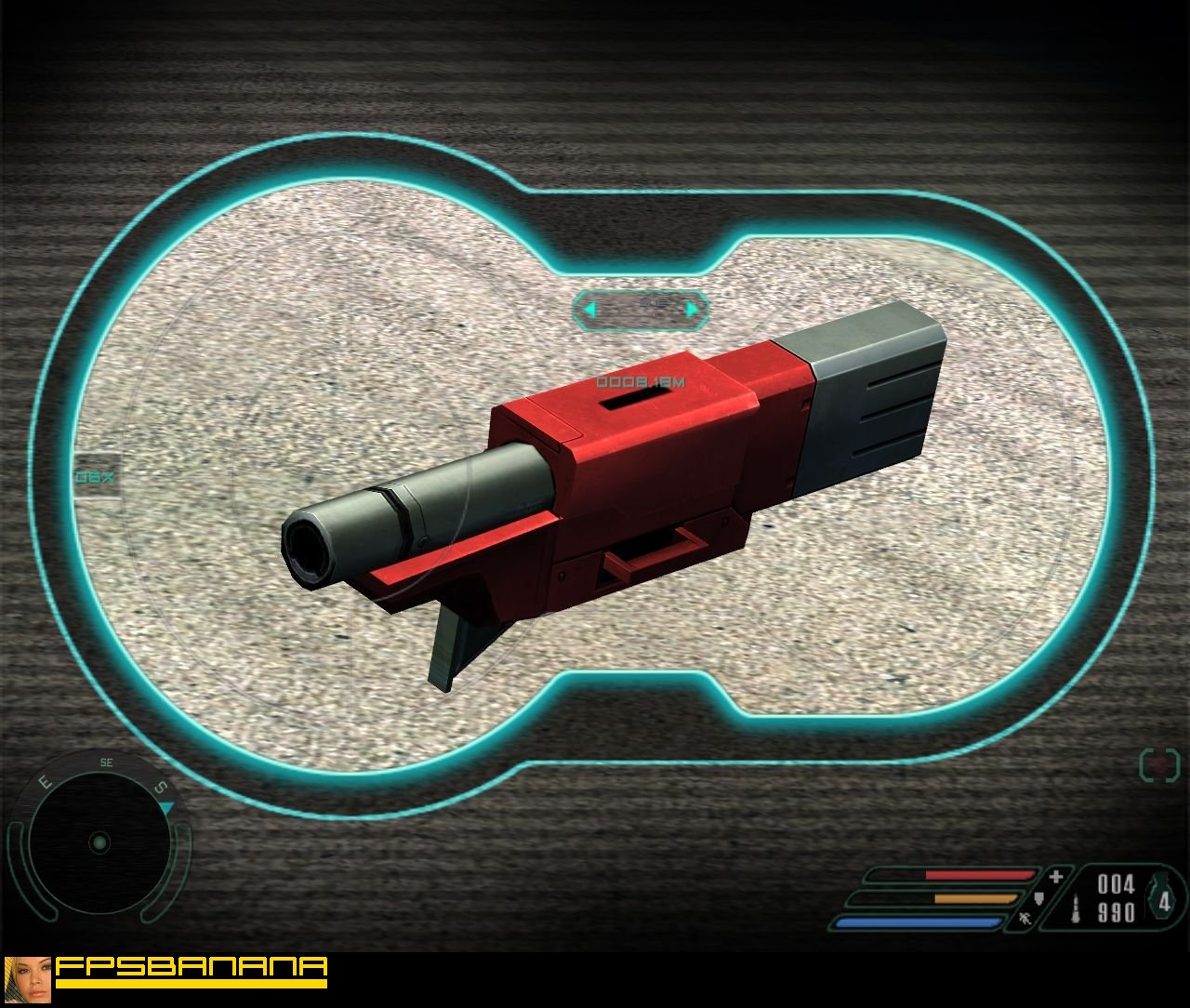
Task: Select the health plus icon
Action: pos(1055,875)
